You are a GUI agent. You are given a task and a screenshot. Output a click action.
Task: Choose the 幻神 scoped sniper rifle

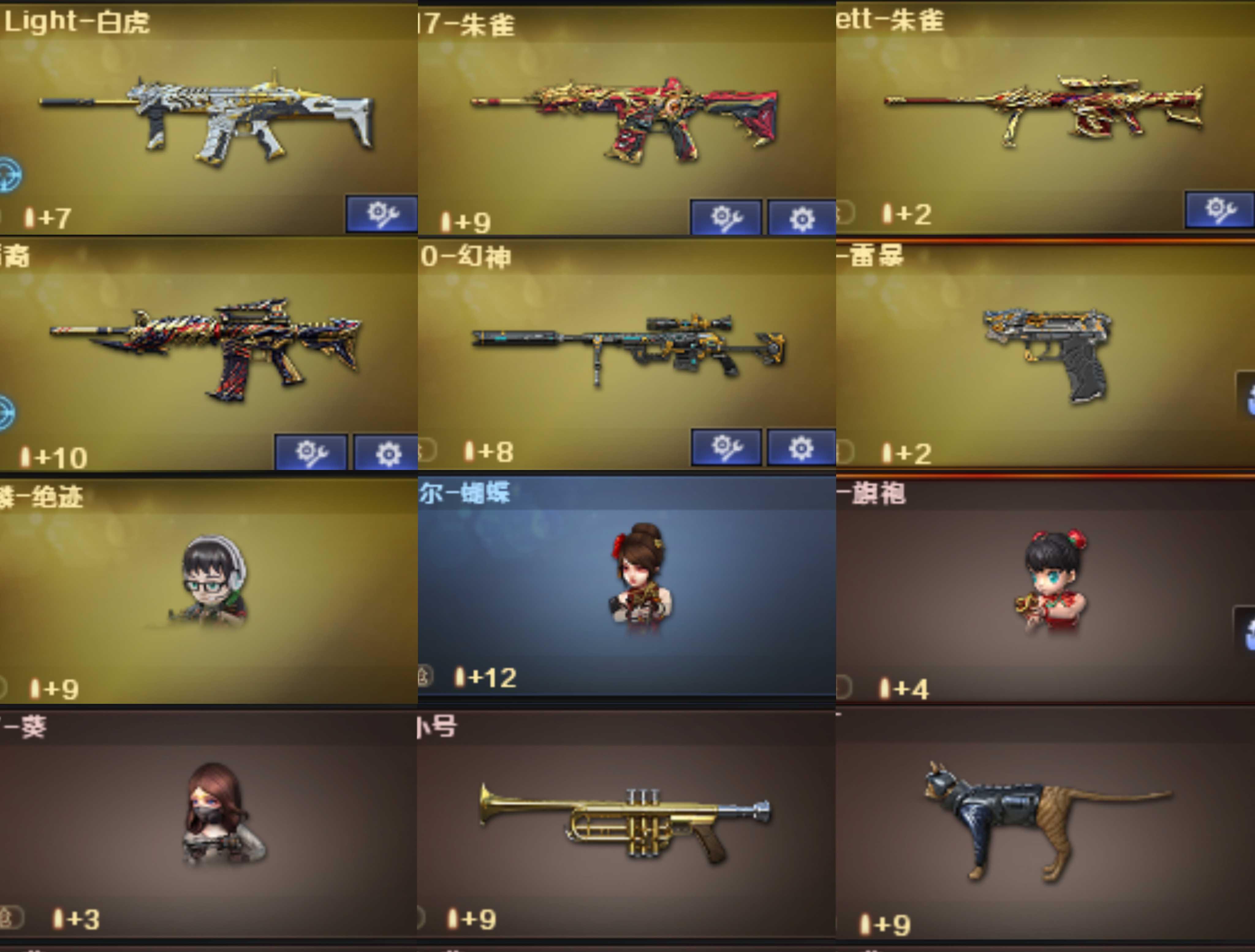[627, 346]
